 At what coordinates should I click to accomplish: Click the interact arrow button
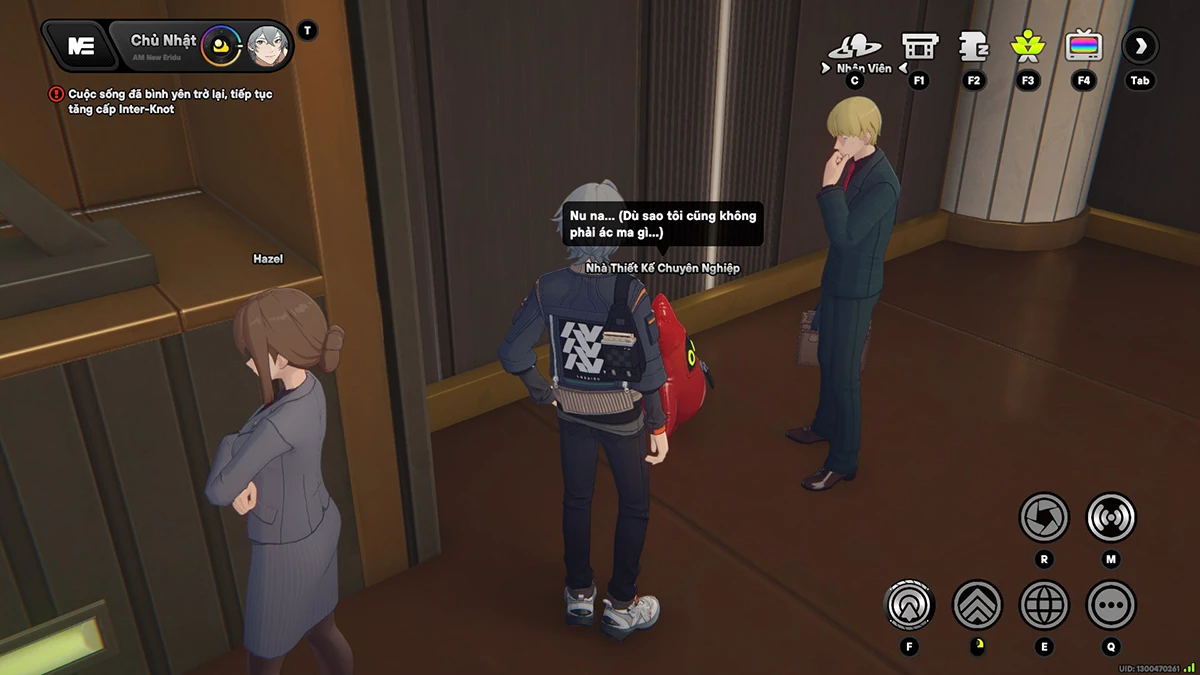point(909,605)
